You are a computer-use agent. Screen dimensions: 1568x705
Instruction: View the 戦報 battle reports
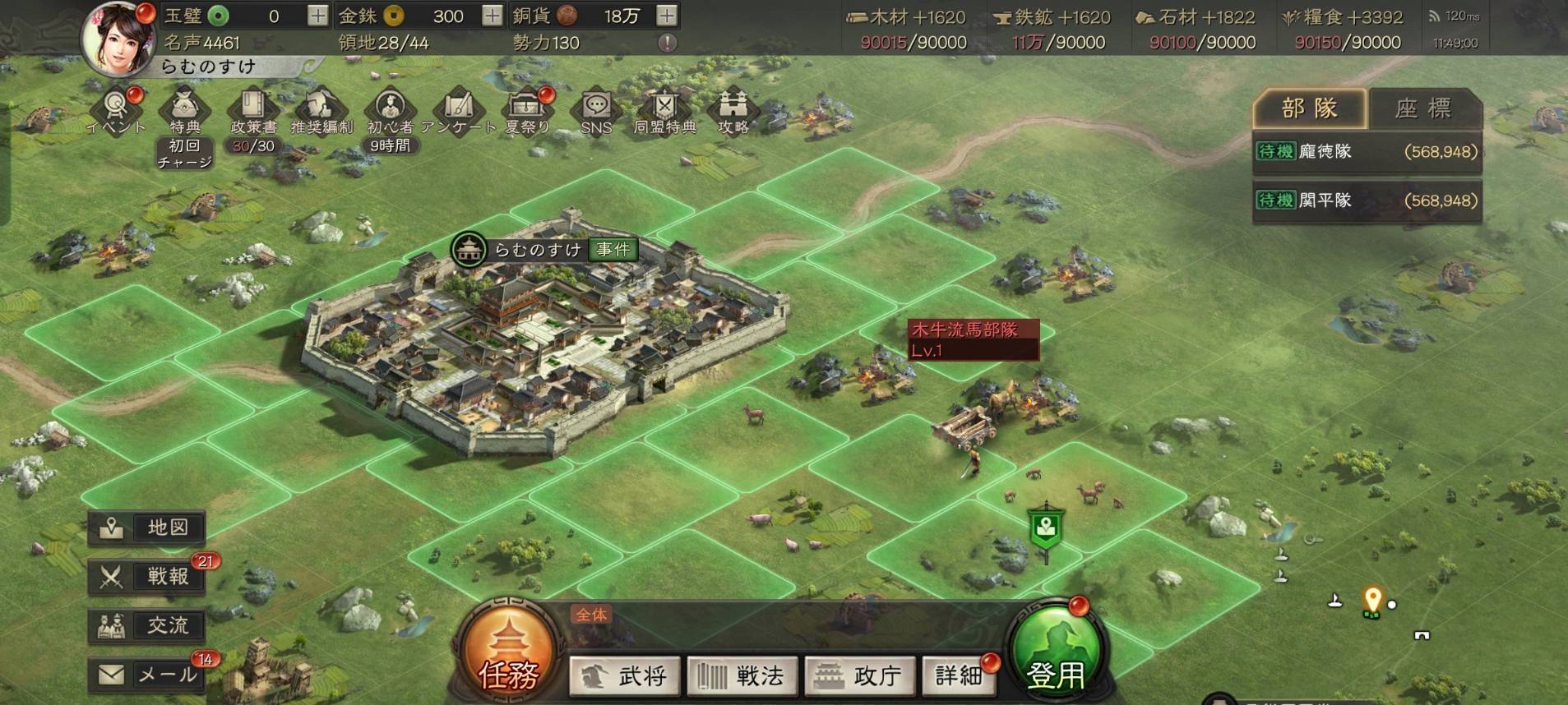pyautogui.click(x=146, y=577)
